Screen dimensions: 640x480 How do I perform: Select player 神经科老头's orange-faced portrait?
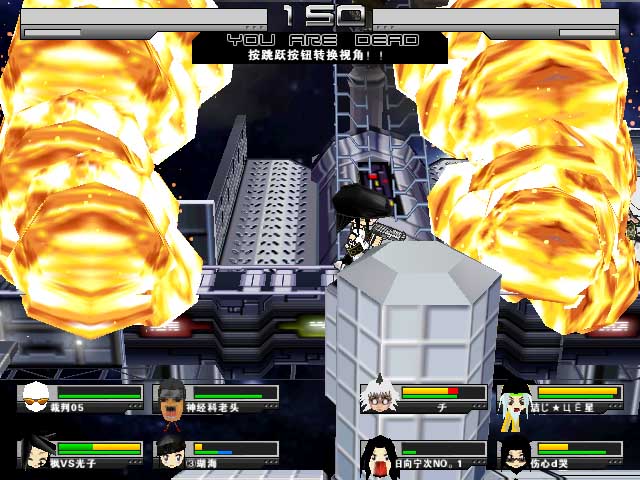172,398
